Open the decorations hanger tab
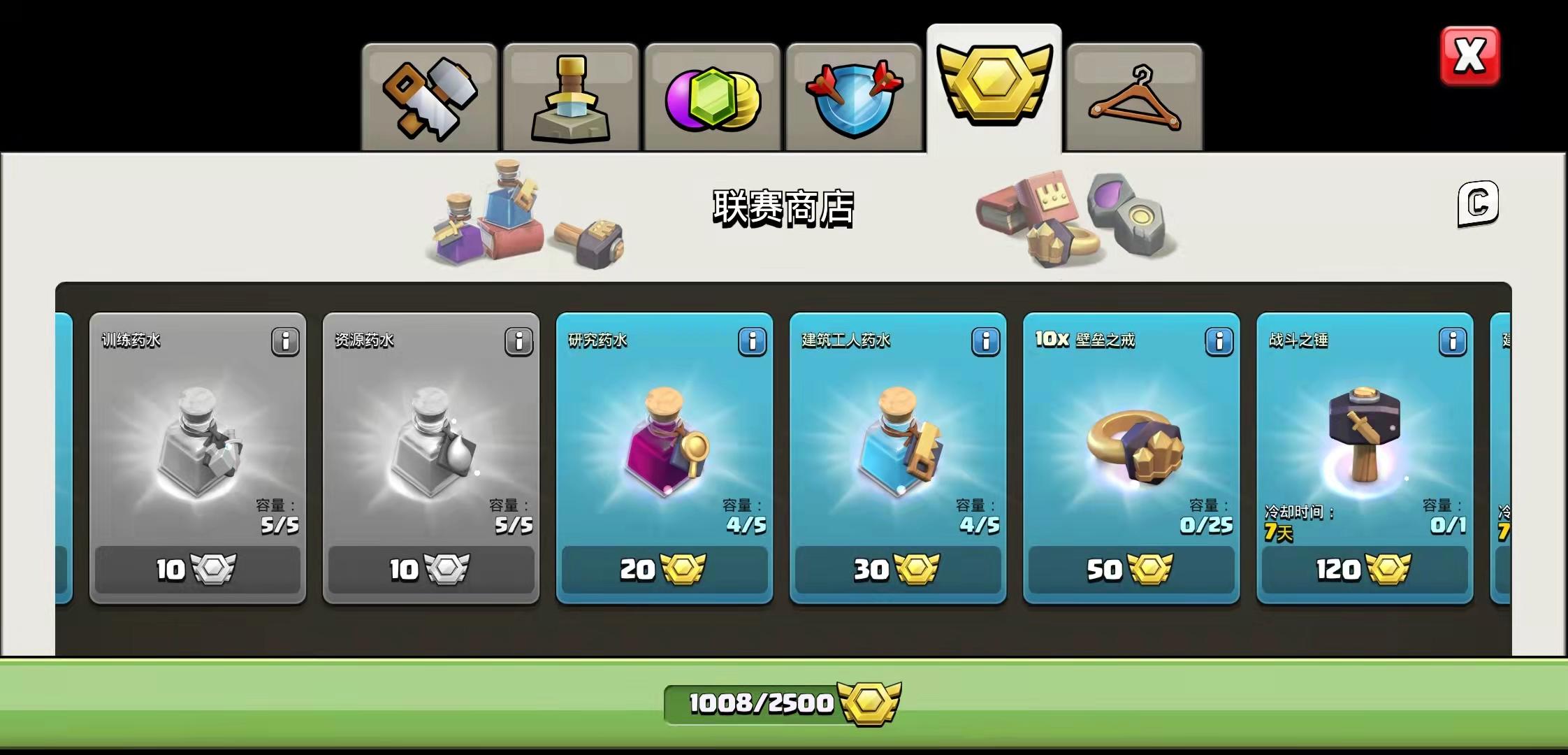Screen dimensions: 1568x755 tap(1134, 96)
